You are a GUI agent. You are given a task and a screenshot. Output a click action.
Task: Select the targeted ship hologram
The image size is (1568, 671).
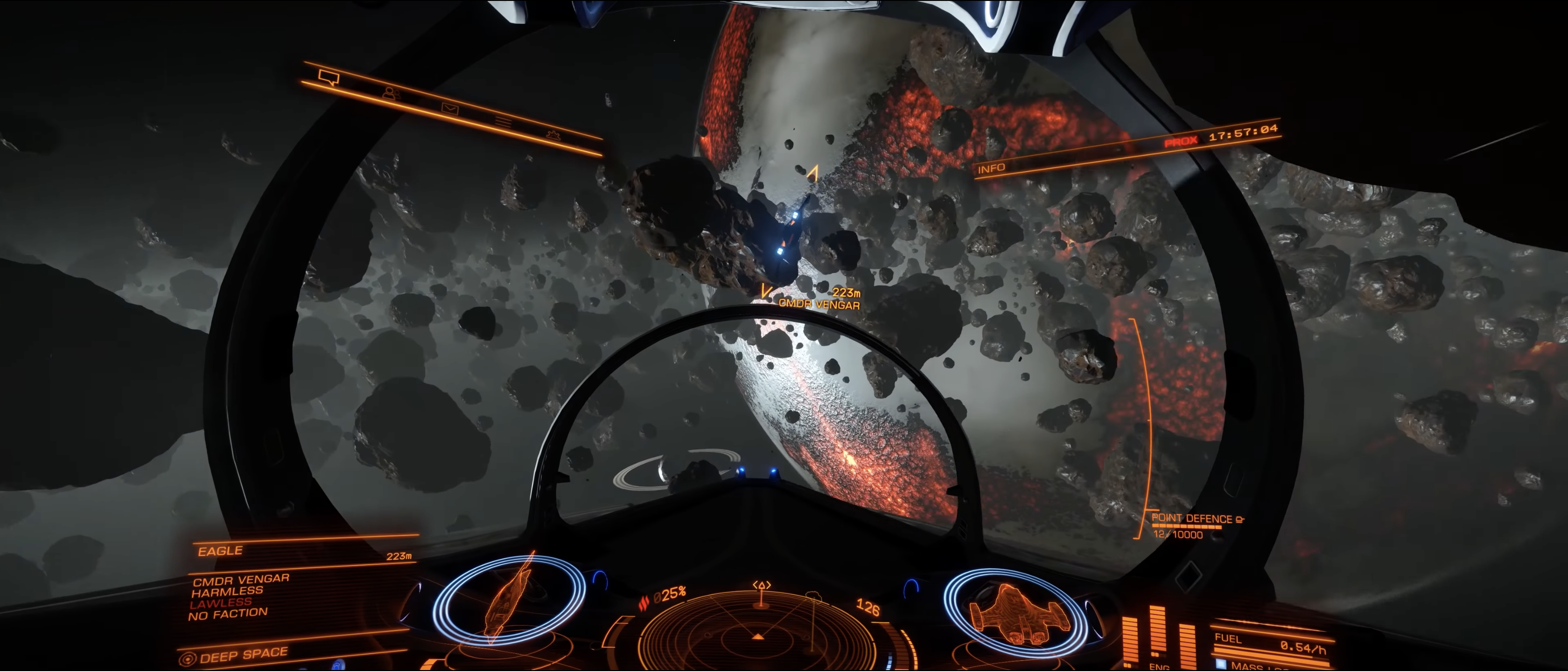tap(508, 600)
